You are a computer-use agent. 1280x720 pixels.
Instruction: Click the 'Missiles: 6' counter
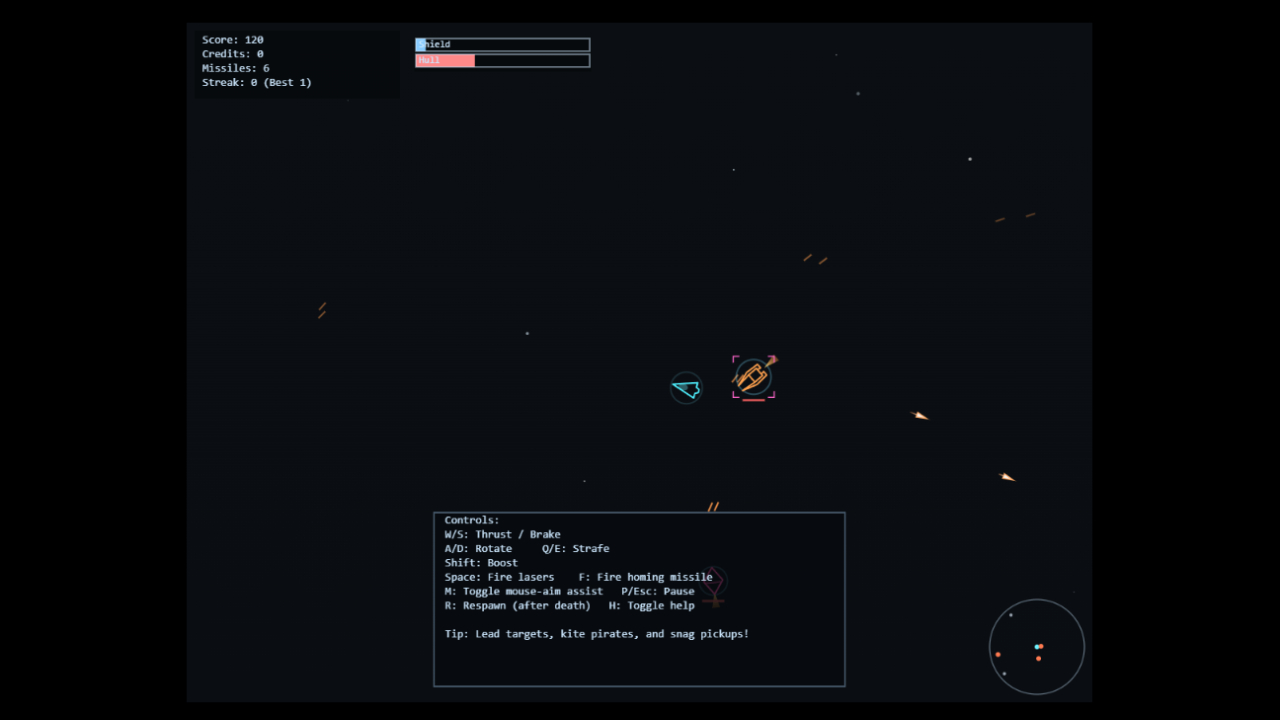(235, 67)
